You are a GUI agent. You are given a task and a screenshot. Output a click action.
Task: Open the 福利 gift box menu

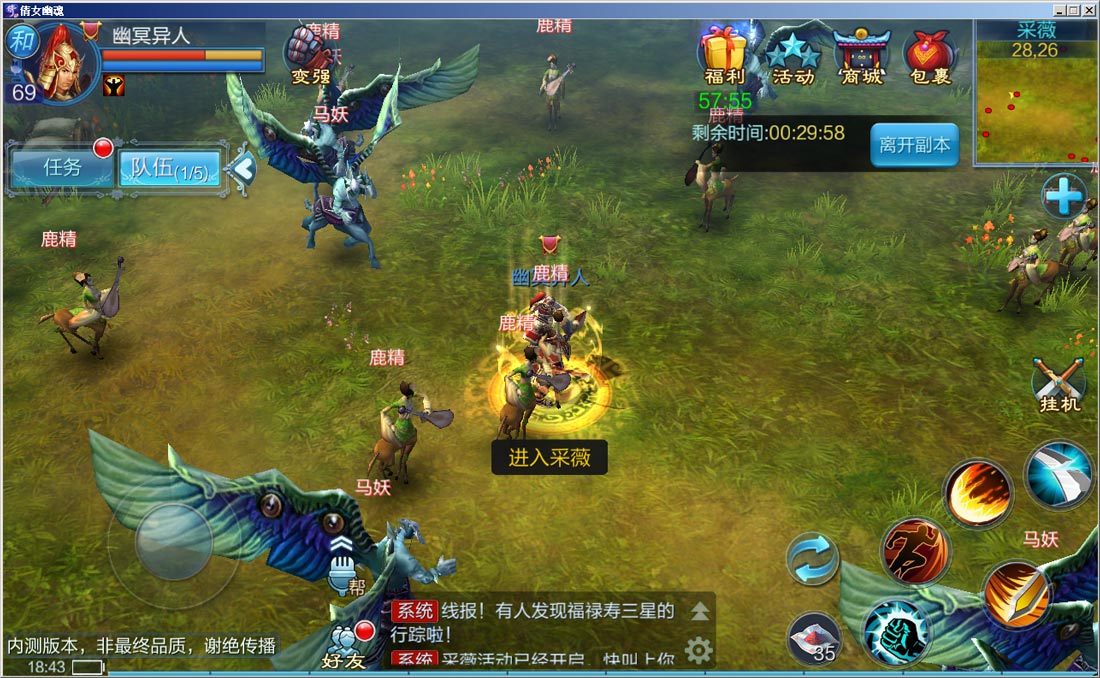723,56
